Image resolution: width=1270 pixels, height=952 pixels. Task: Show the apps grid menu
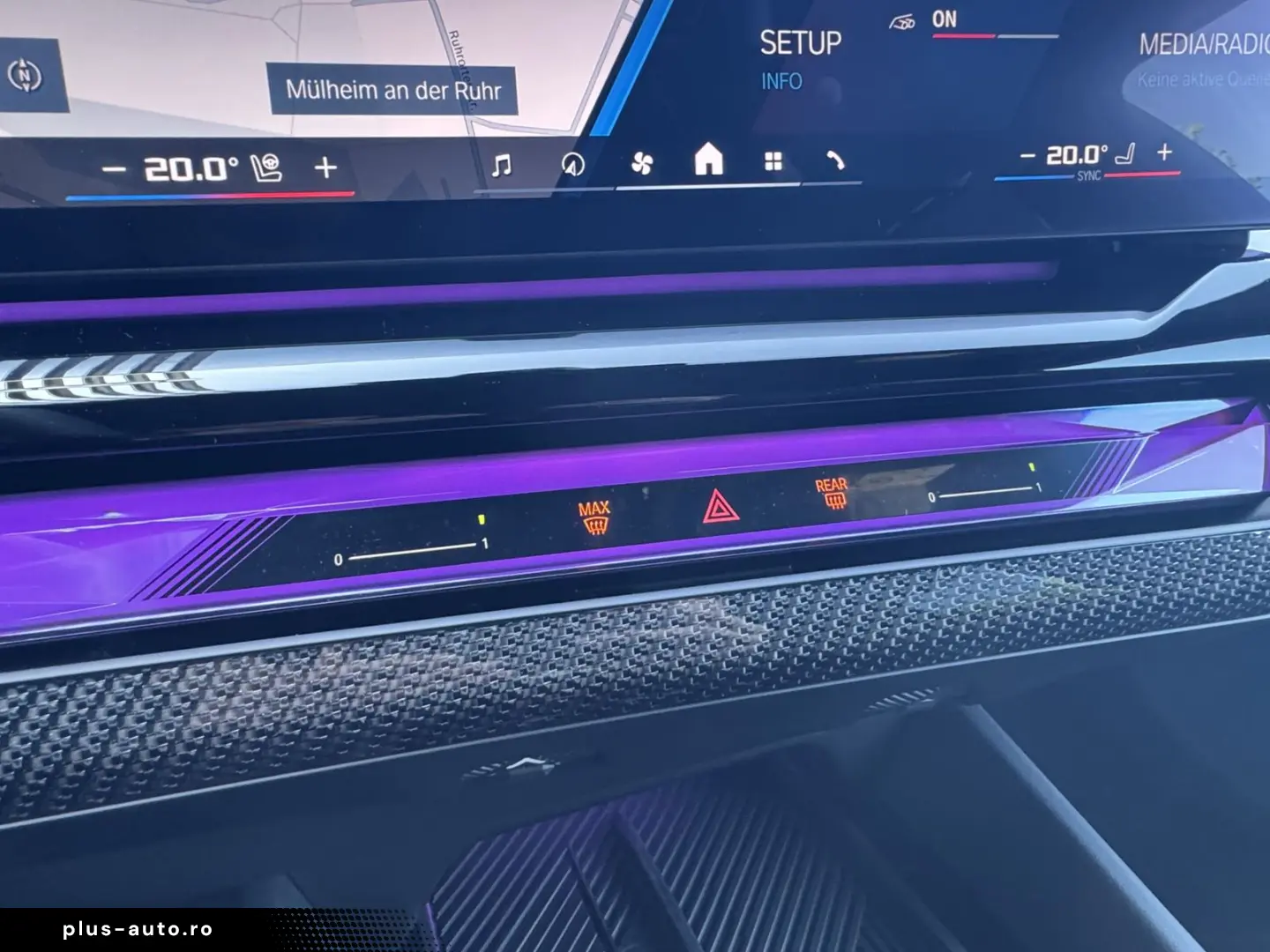(x=773, y=161)
